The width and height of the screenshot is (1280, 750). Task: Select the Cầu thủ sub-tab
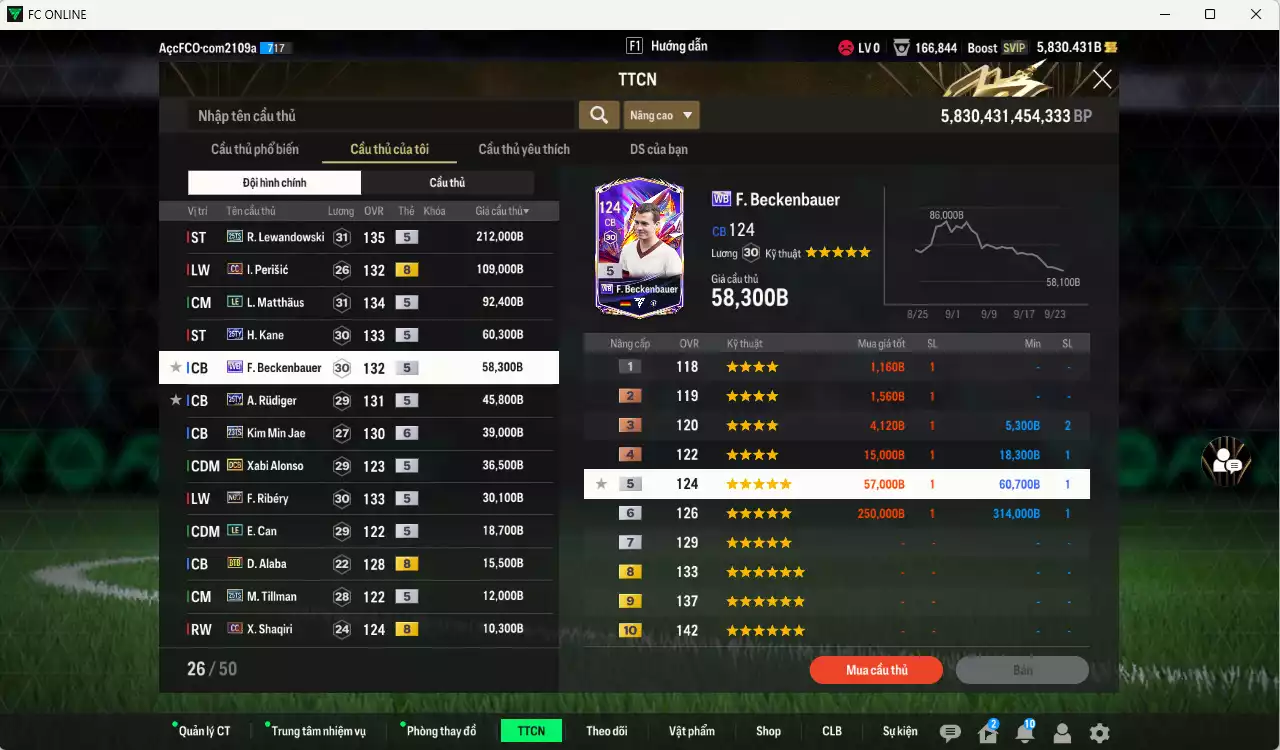(447, 183)
